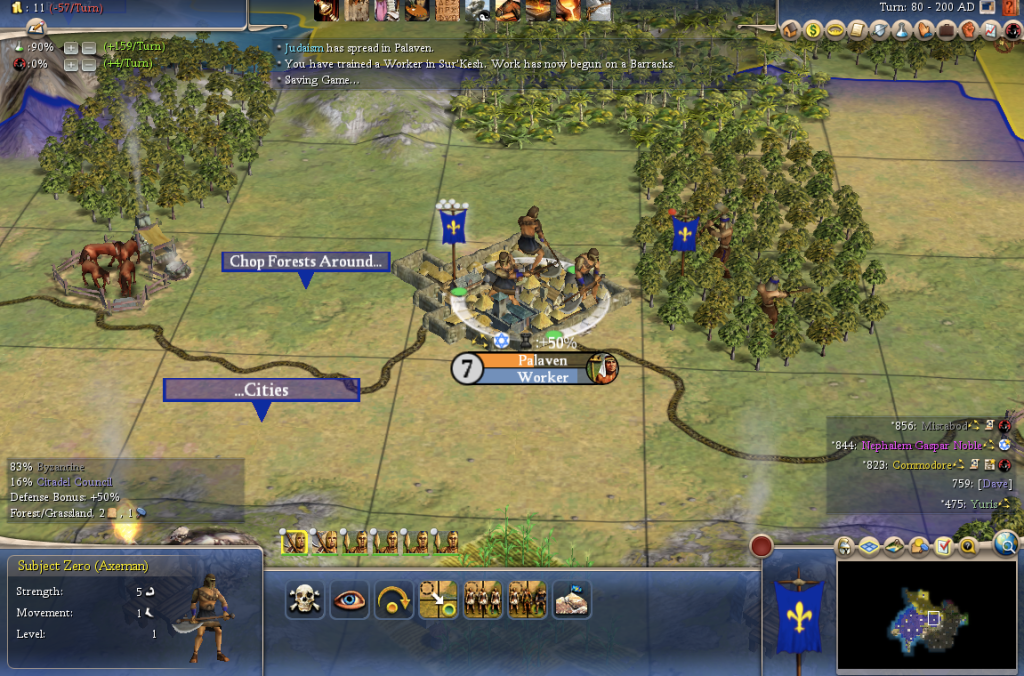The width and height of the screenshot is (1024, 676).
Task: Activate the eye Sentry command
Action: pos(349,599)
